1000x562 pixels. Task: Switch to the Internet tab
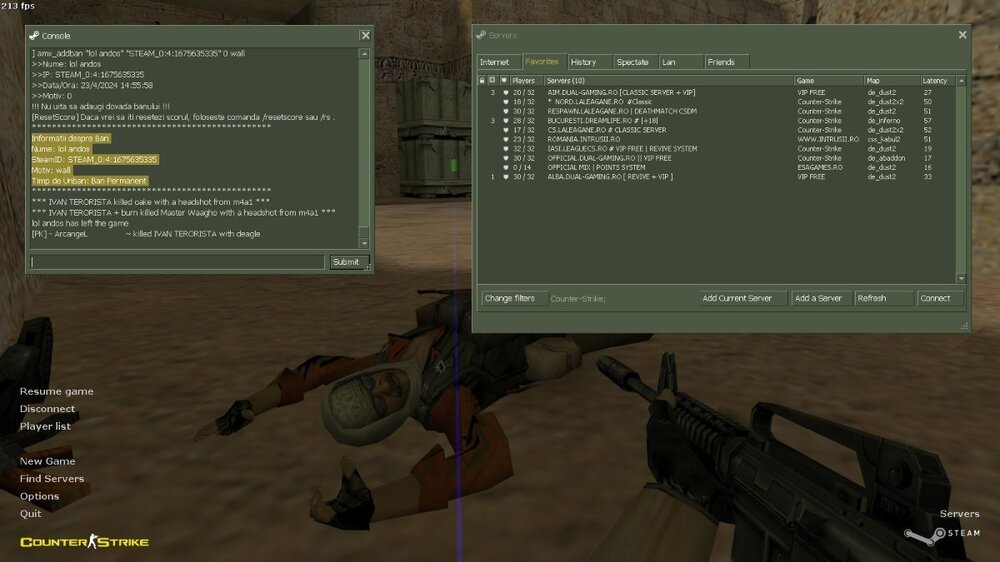click(494, 62)
